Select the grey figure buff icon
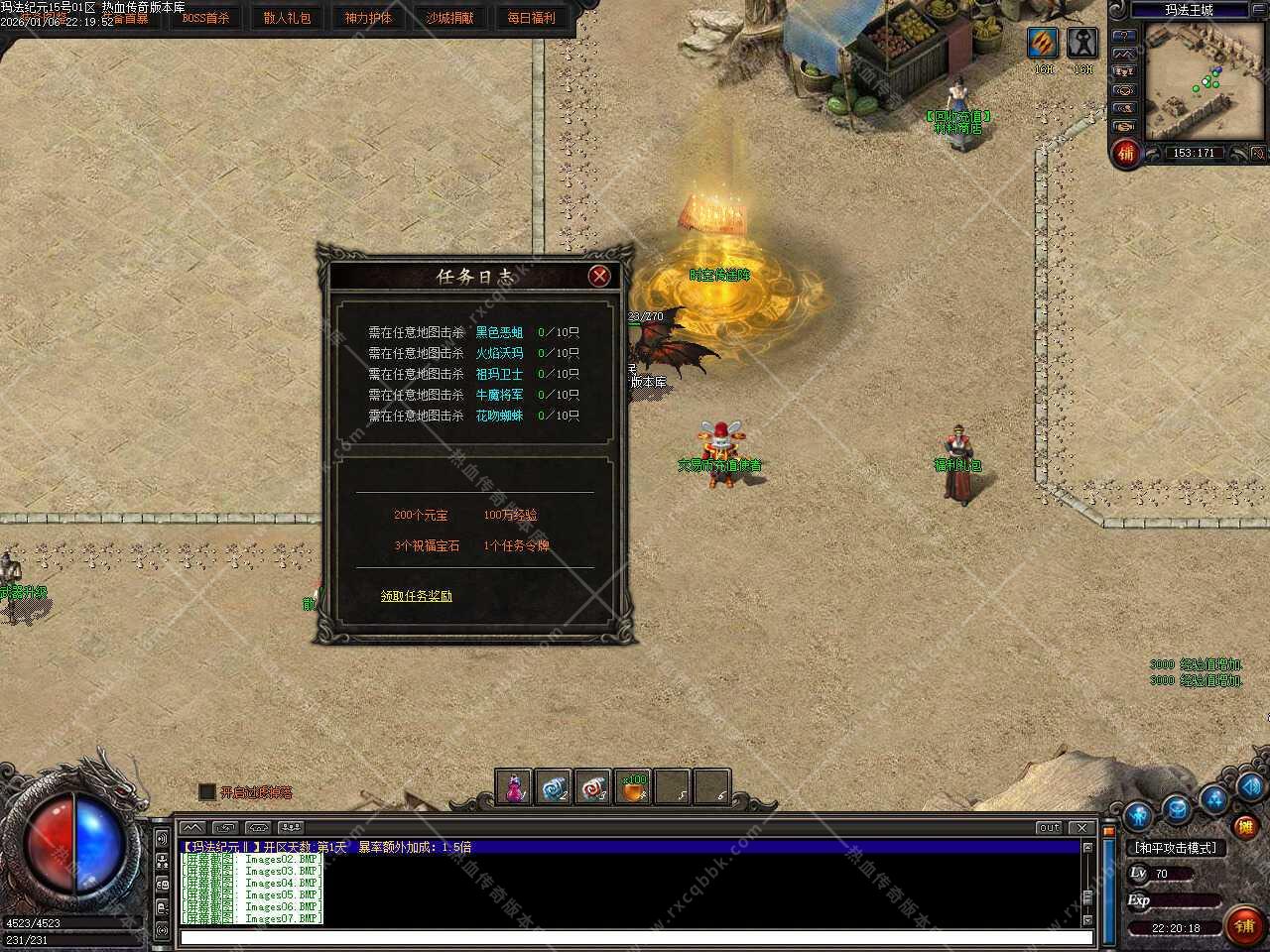The height and width of the screenshot is (952, 1270). tap(1082, 43)
